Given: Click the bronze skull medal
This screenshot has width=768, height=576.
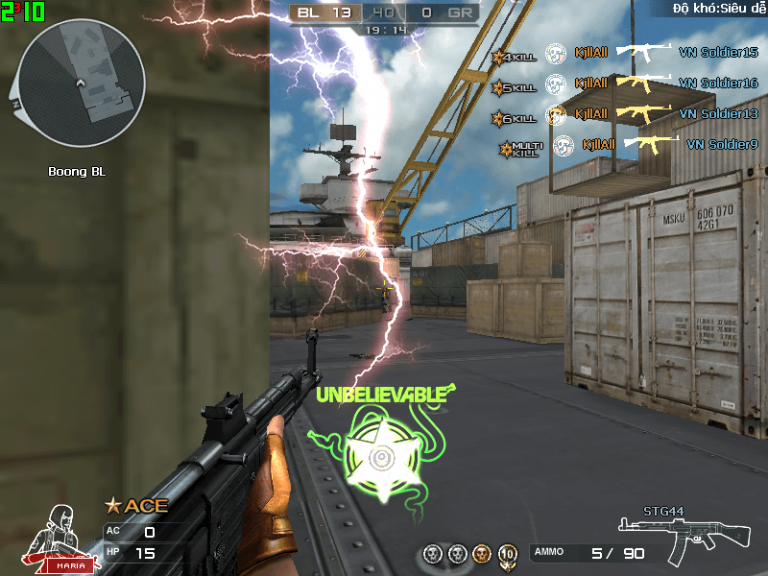Looking at the screenshot, I should click(481, 553).
